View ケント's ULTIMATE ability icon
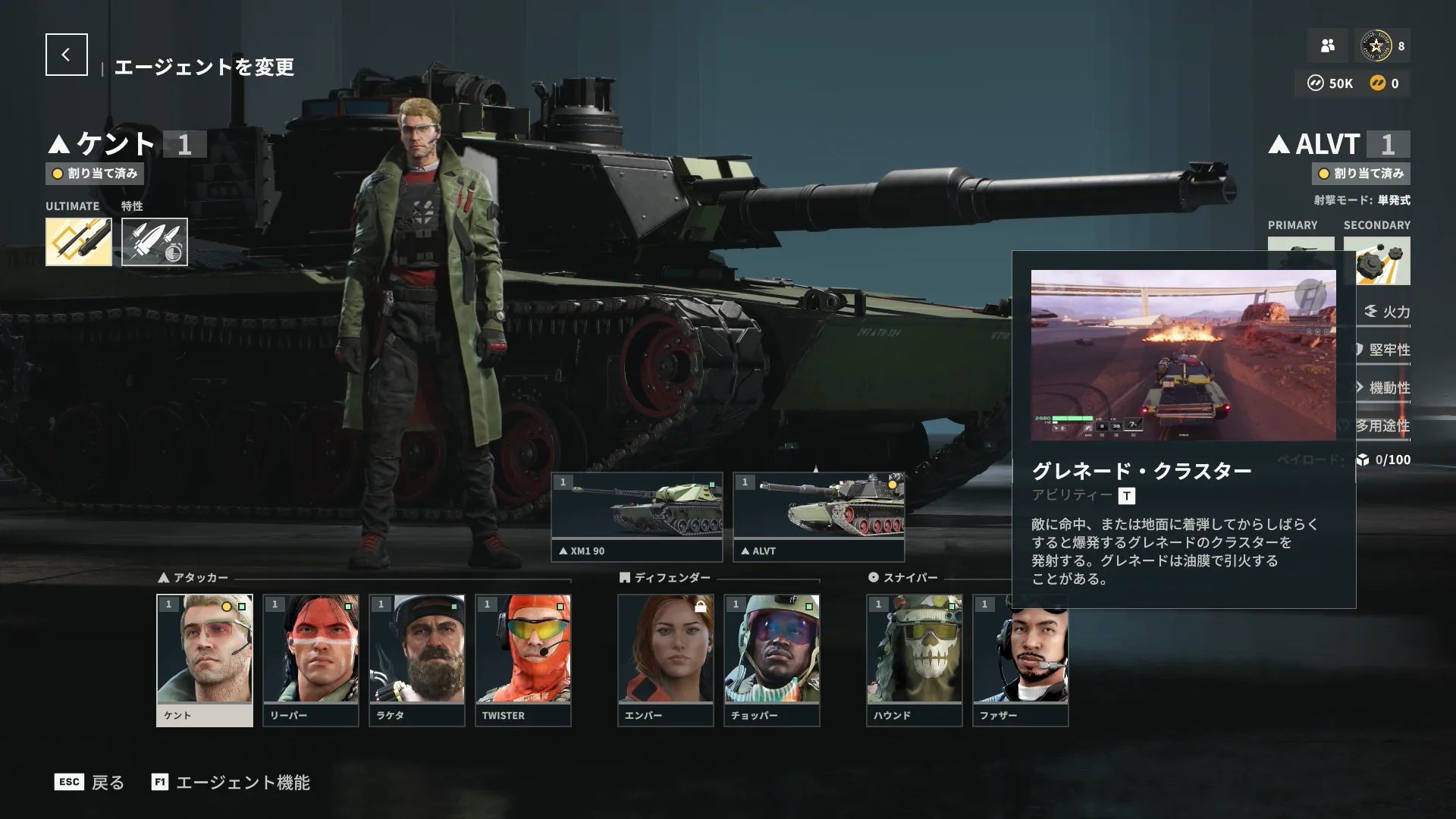This screenshot has height=819, width=1456. coord(79,242)
